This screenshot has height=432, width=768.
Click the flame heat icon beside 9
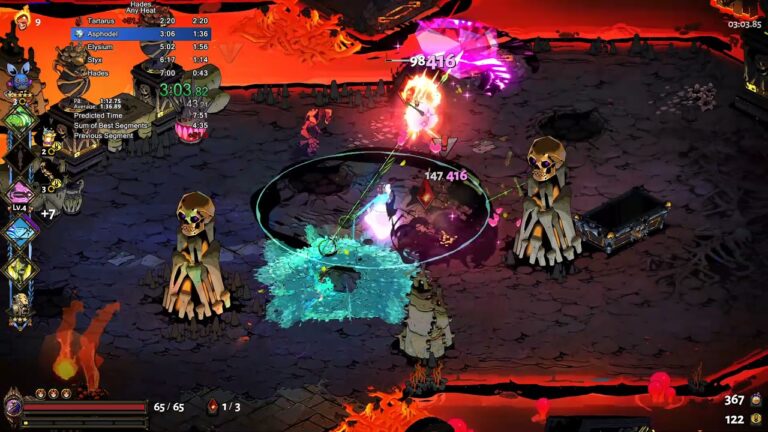[x=21, y=19]
